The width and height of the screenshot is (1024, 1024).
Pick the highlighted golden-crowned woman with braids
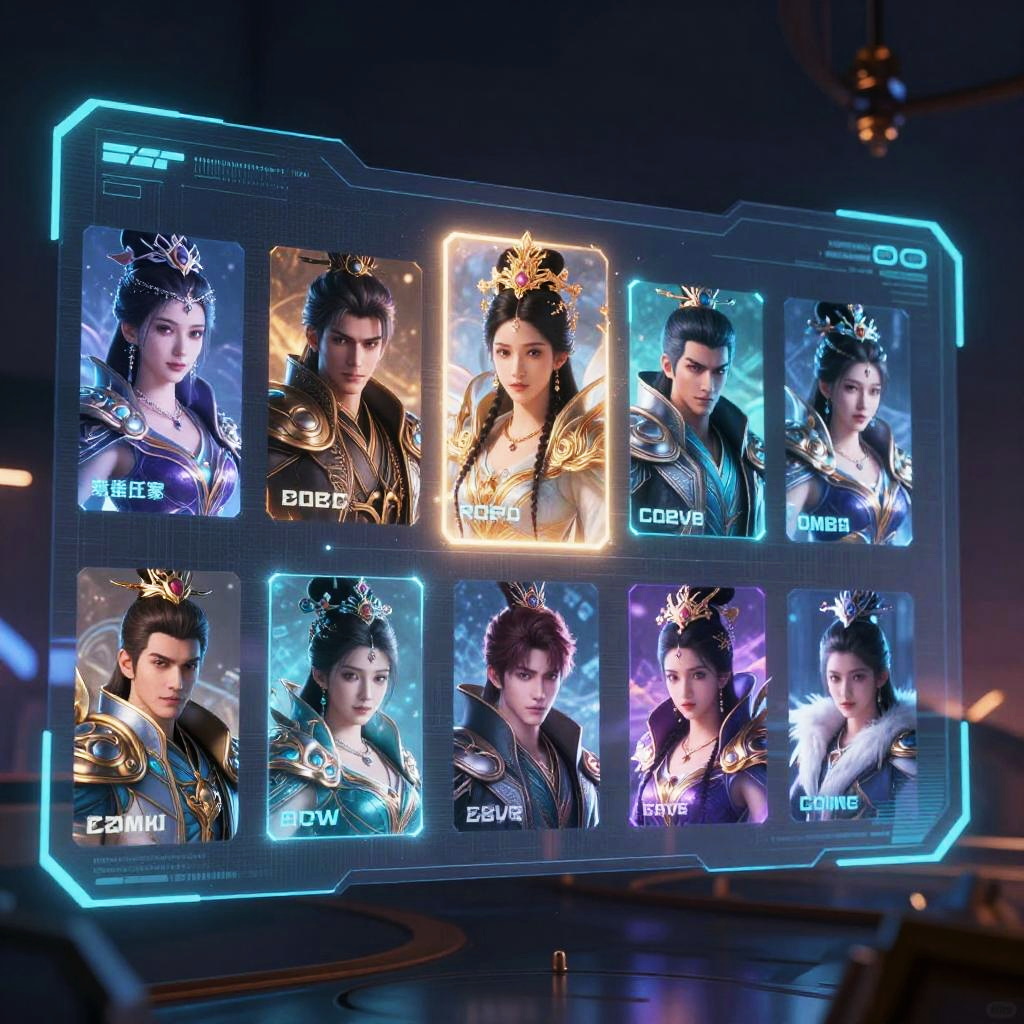[525, 390]
